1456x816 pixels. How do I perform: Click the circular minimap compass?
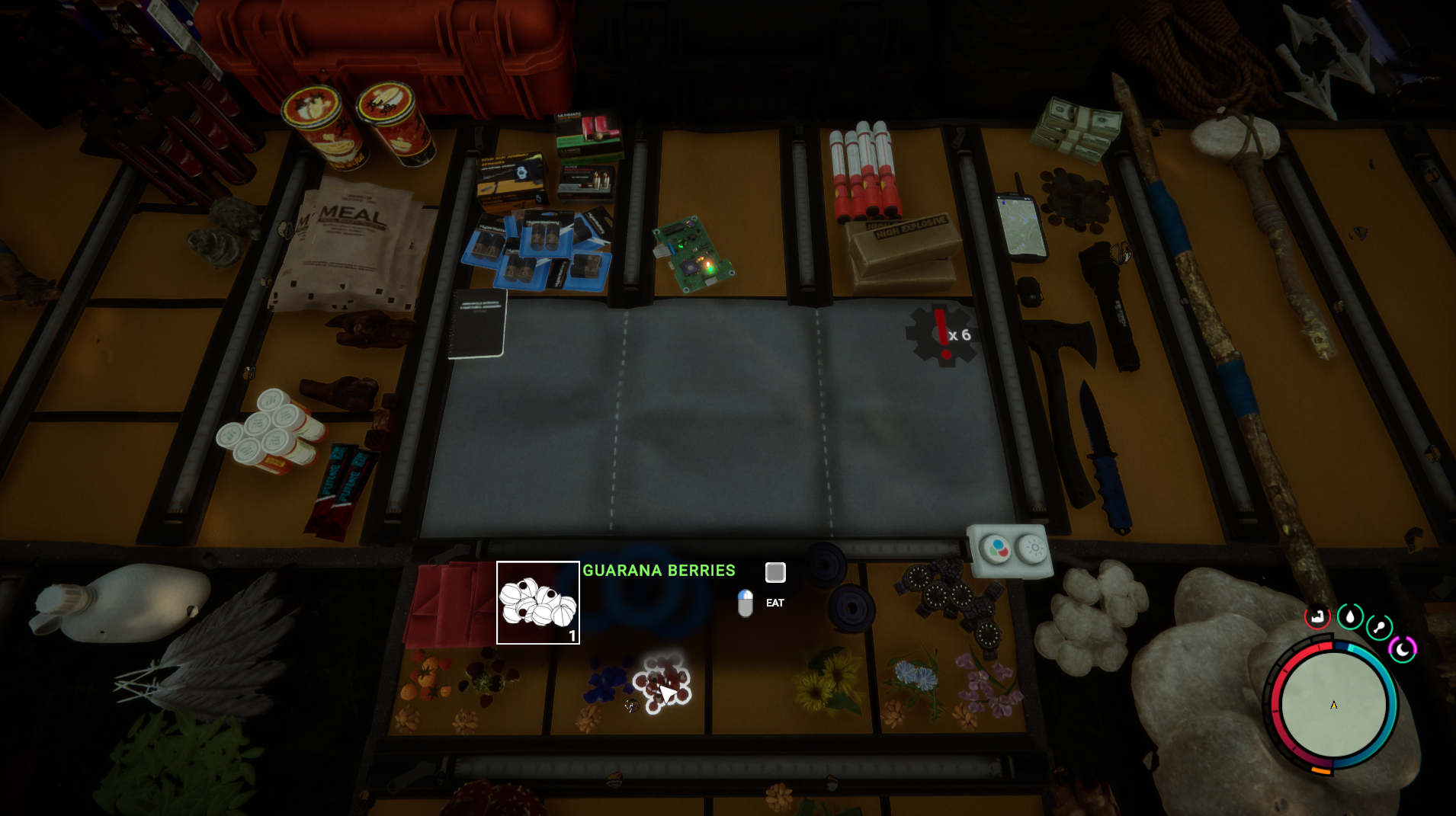[1333, 705]
